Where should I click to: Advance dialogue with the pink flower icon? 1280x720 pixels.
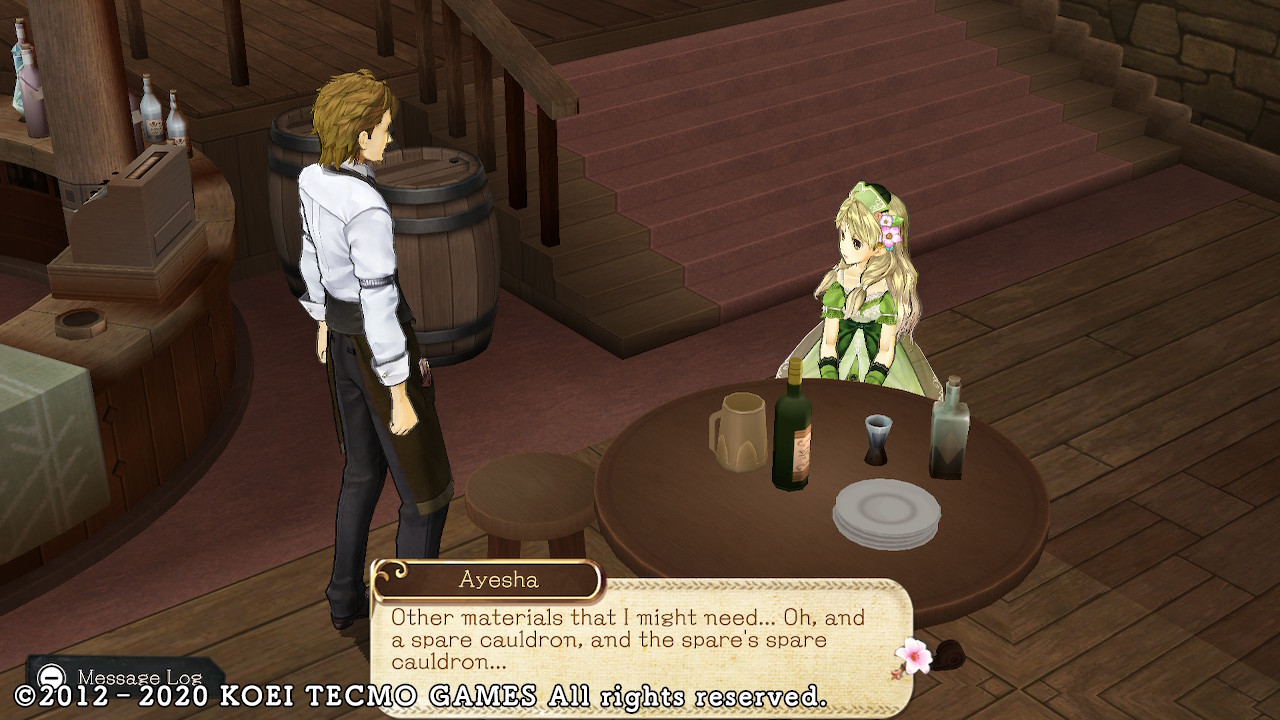[x=913, y=655]
